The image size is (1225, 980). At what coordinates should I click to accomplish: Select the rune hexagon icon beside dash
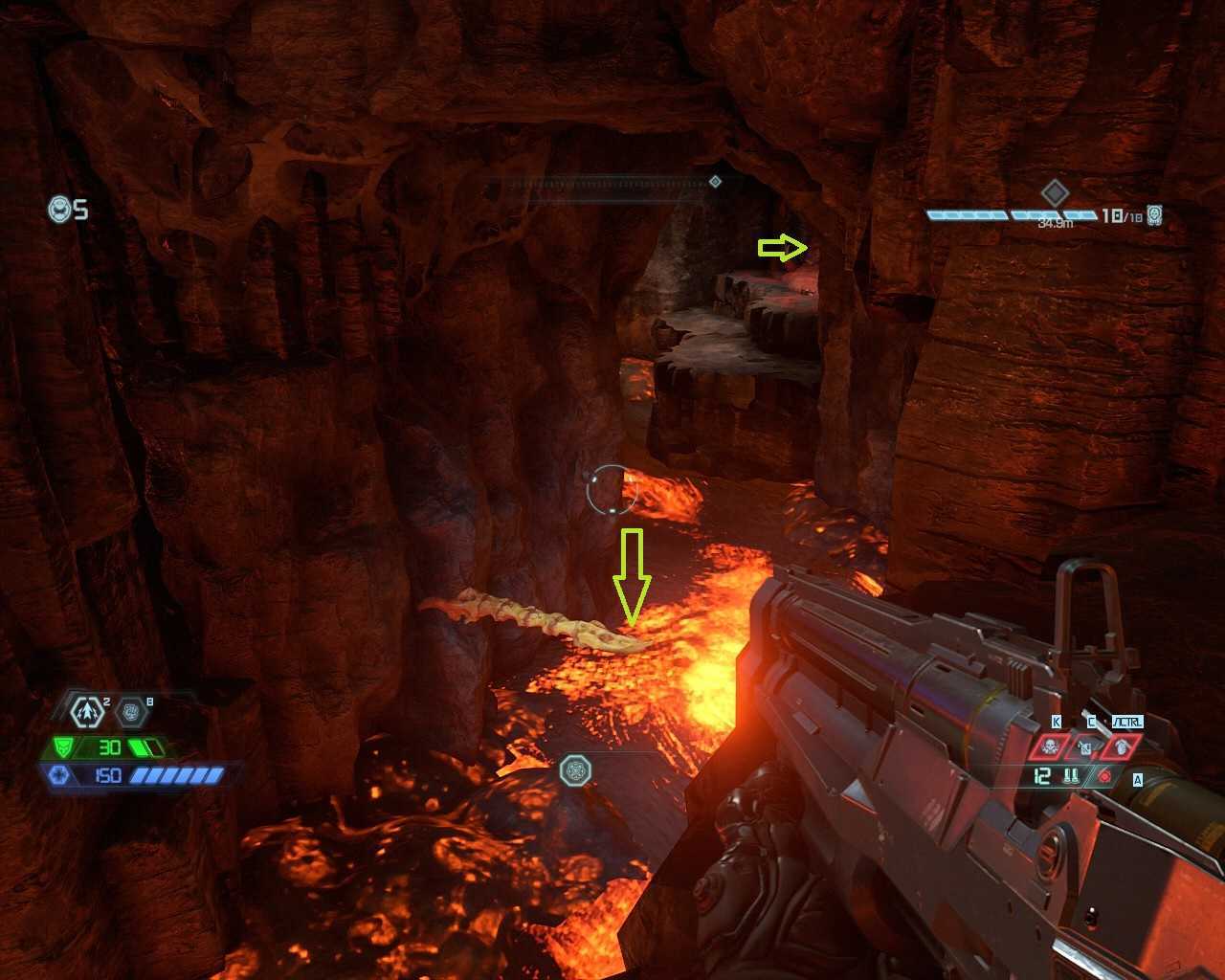[x=132, y=712]
